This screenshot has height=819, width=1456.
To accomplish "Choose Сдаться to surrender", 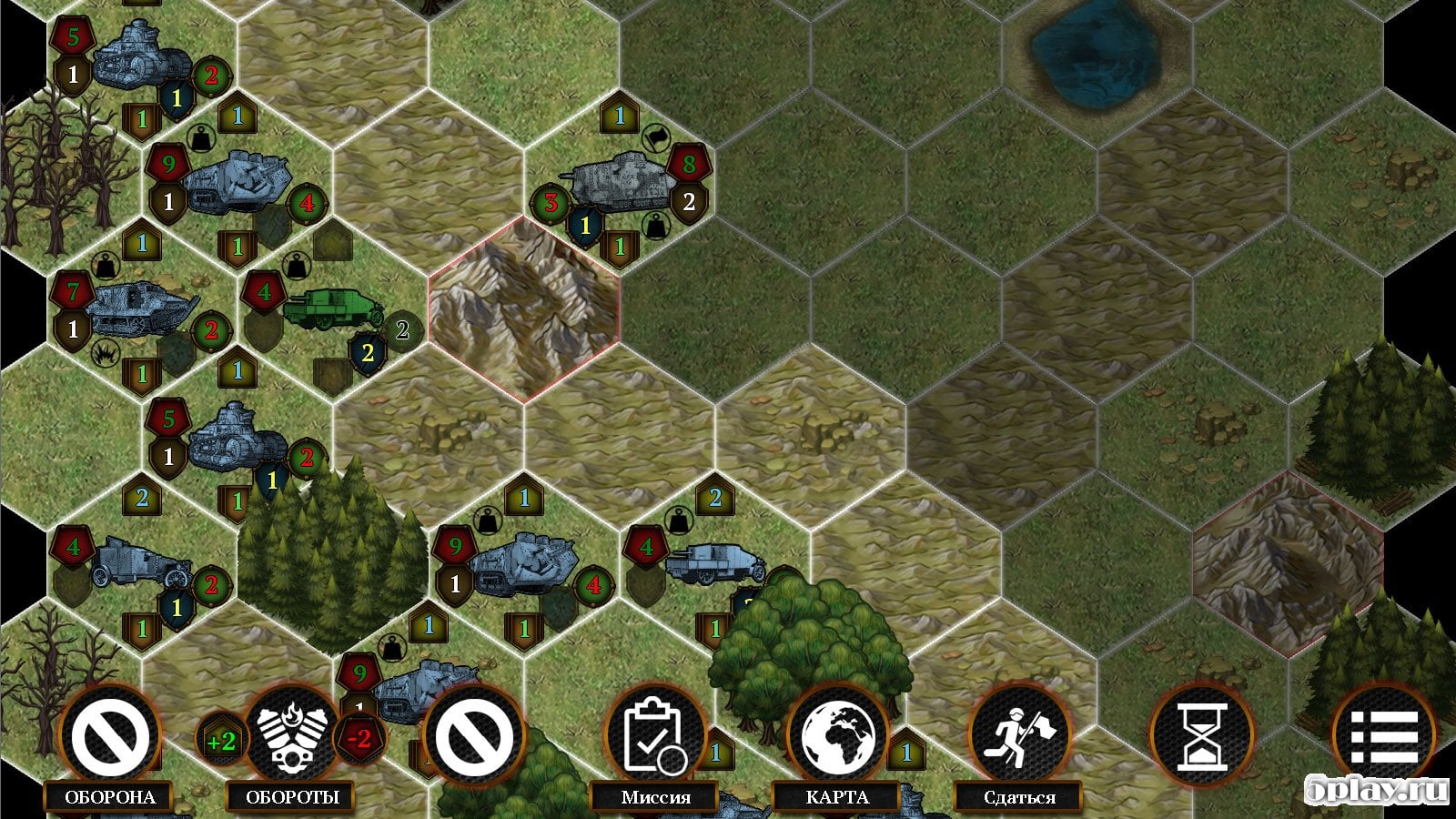I will click(1019, 736).
